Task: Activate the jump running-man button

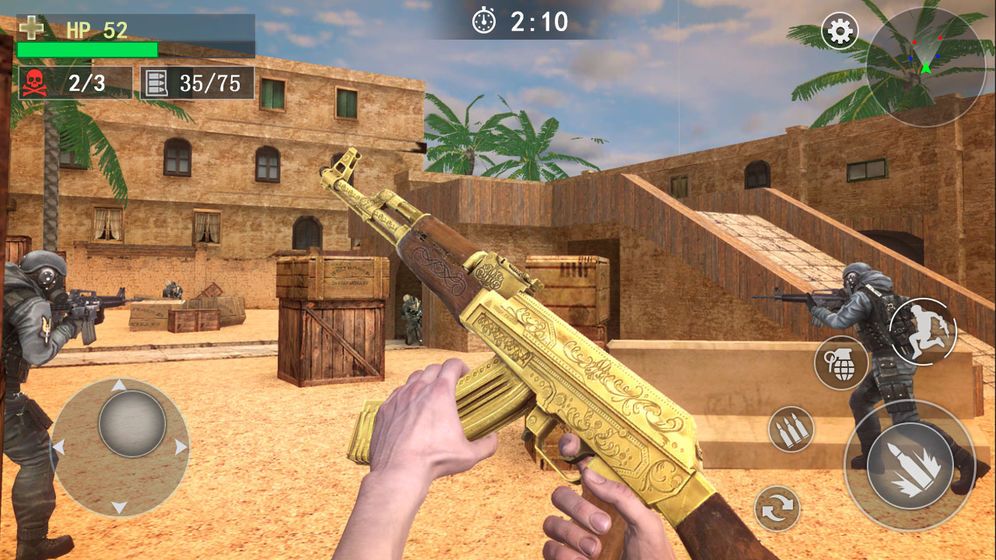Action: coord(922,332)
